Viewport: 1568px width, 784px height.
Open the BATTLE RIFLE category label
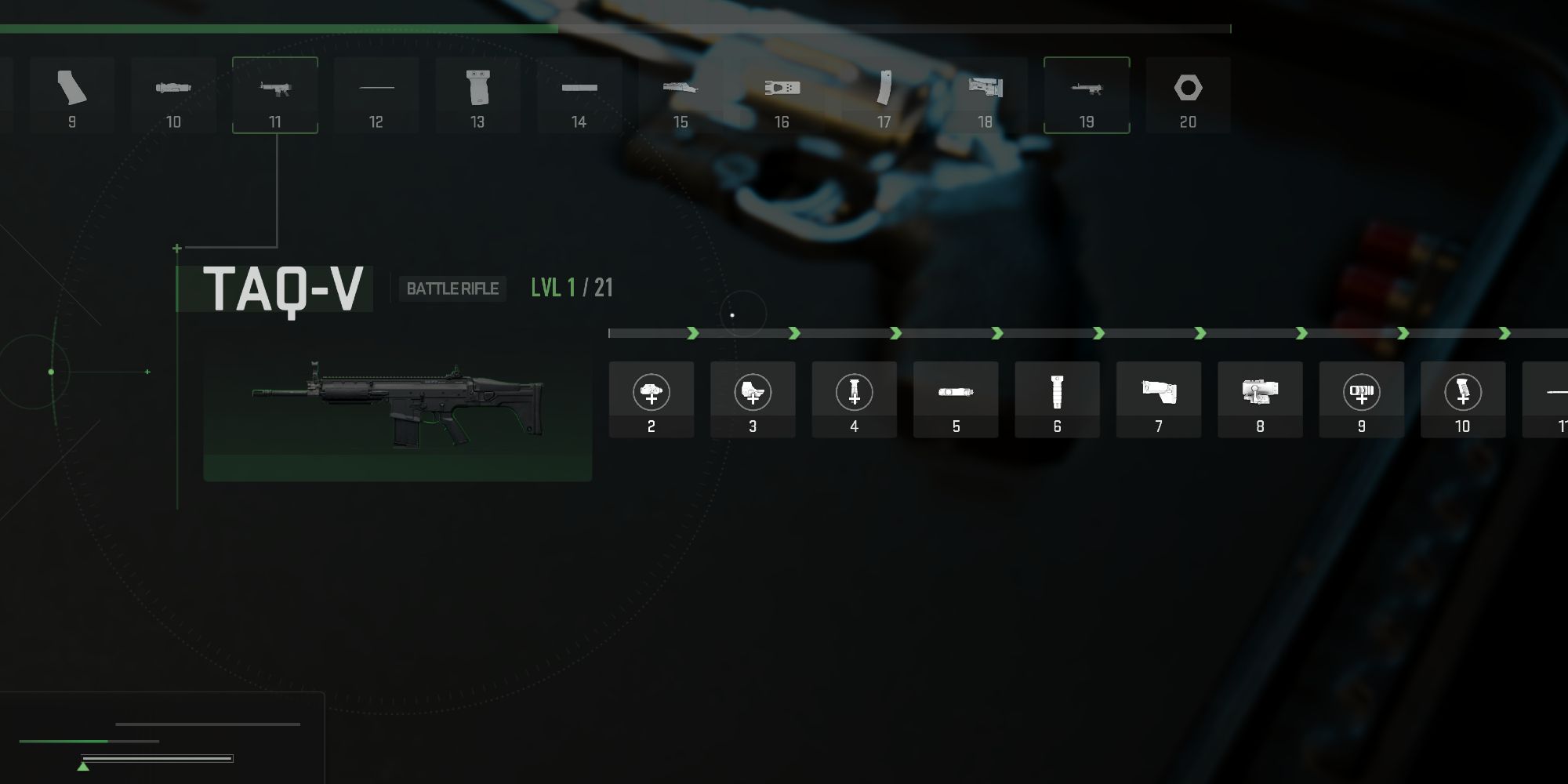(x=452, y=289)
